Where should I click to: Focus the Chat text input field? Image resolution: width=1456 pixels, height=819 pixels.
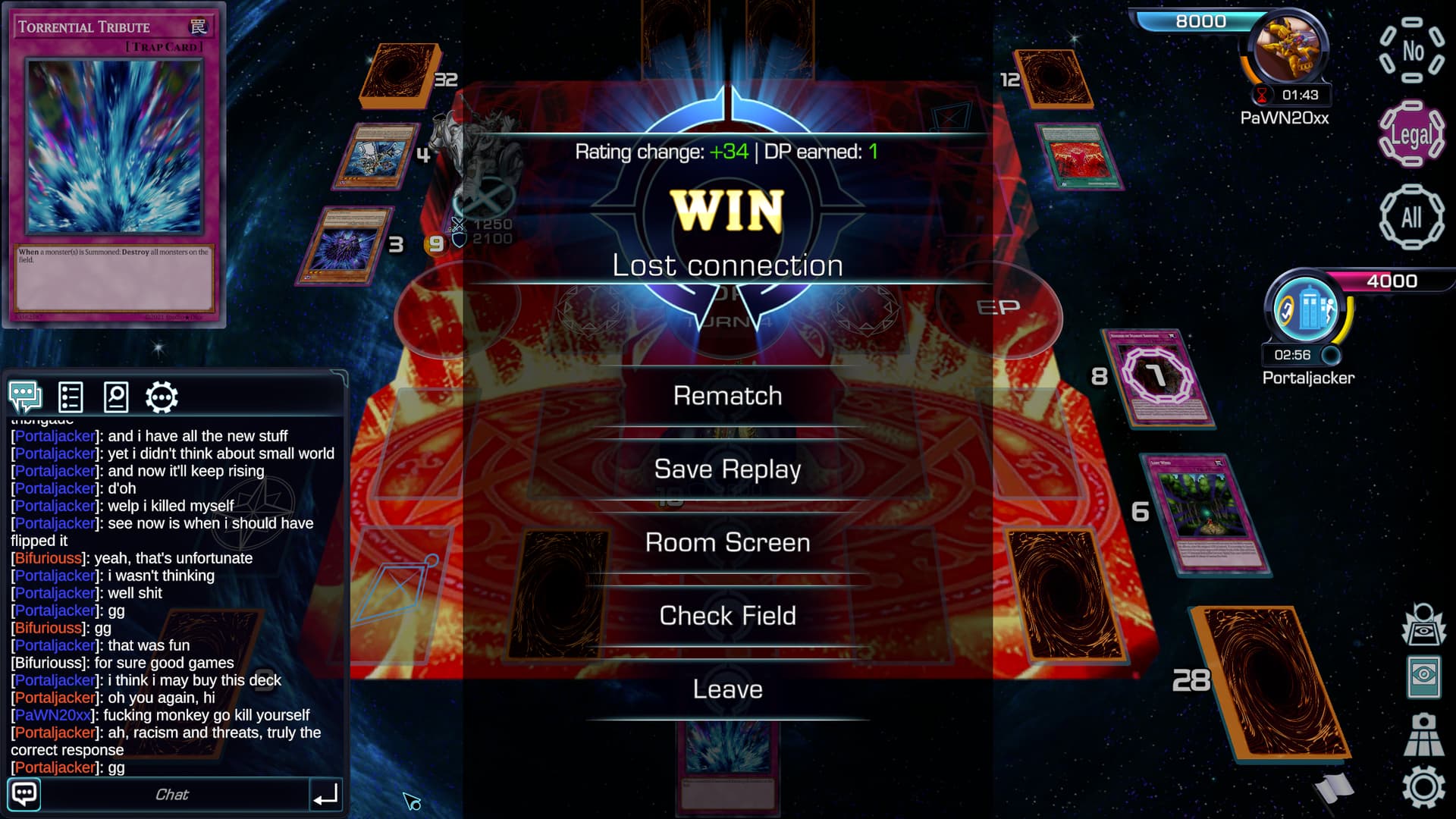tap(173, 795)
